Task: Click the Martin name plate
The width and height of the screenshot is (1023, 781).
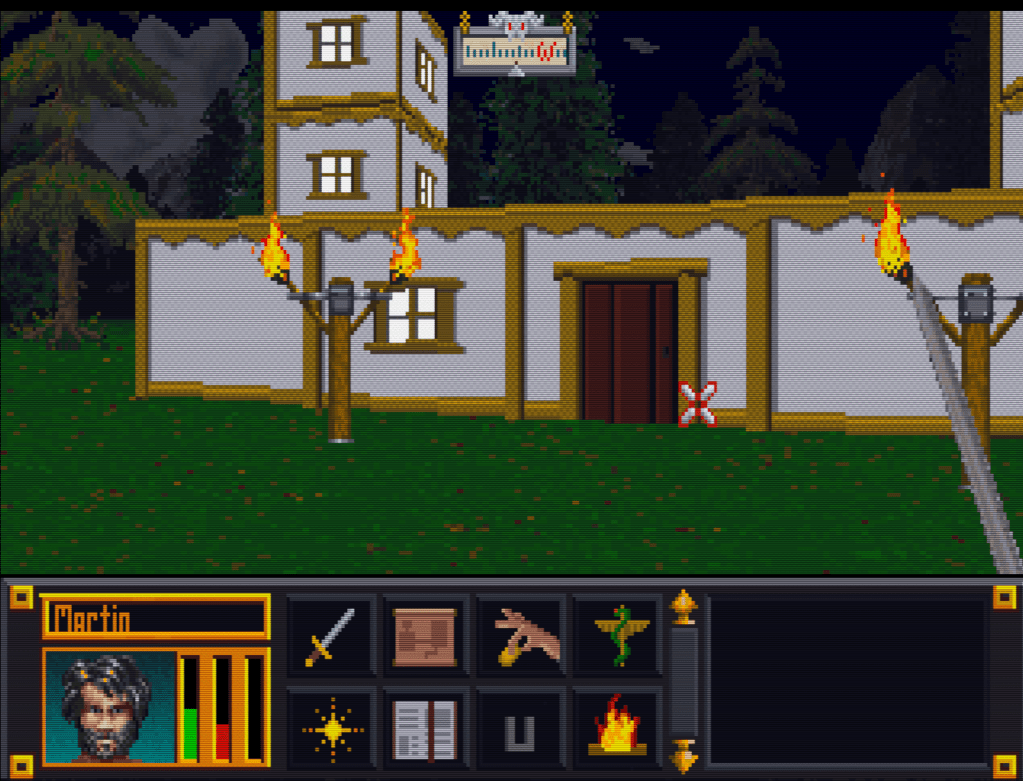Action: click(155, 618)
